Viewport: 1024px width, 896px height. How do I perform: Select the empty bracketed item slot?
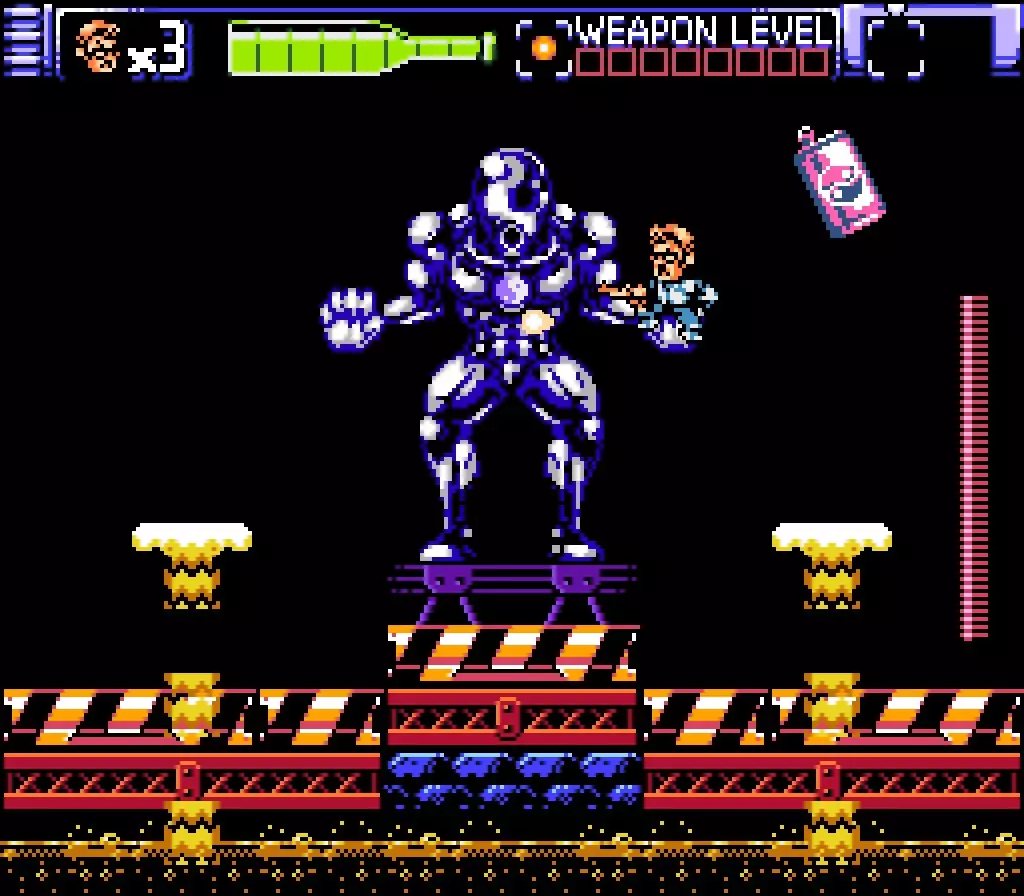[x=895, y=47]
